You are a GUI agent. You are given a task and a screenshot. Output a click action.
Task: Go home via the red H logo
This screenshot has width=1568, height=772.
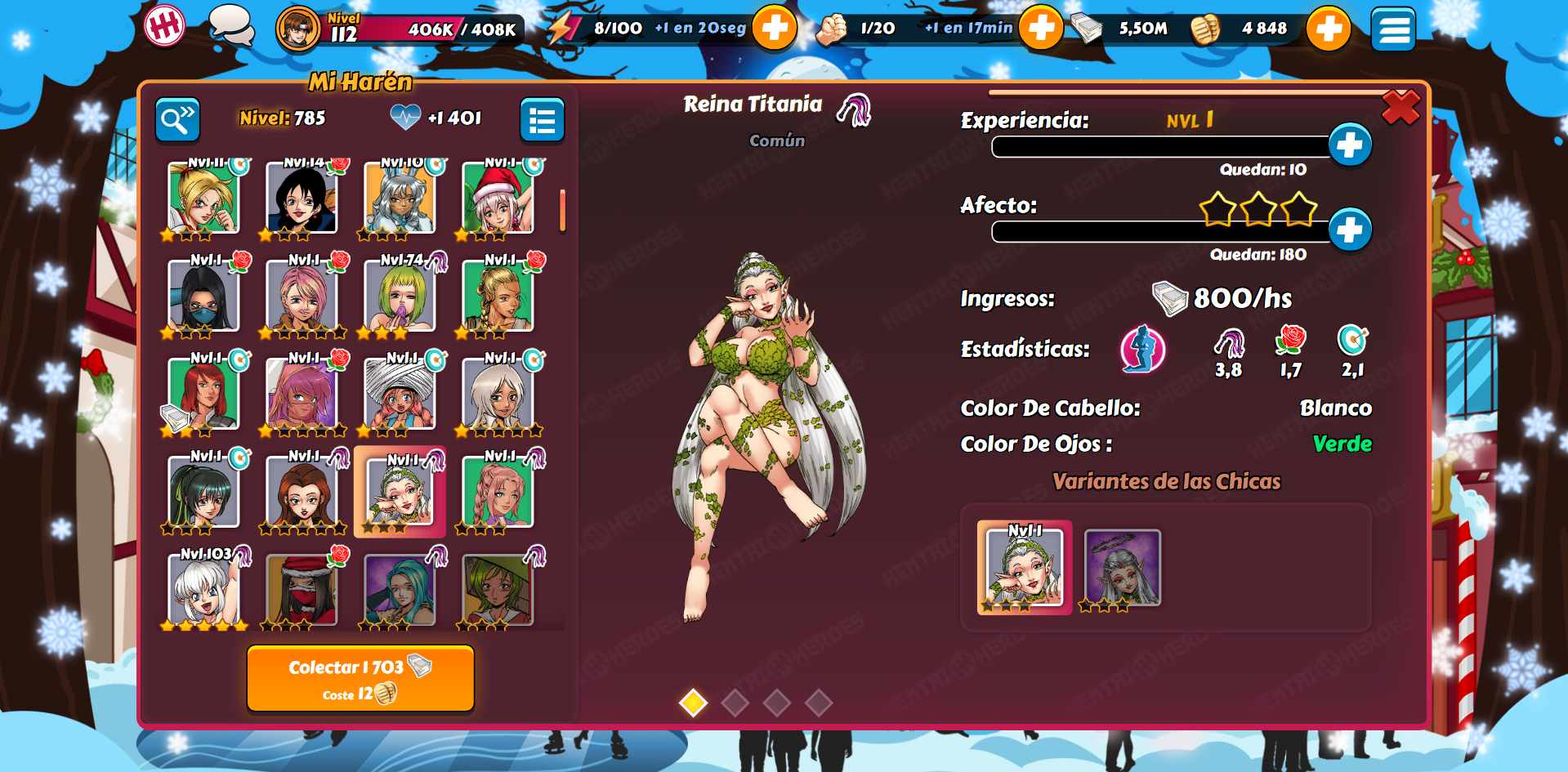[x=164, y=26]
